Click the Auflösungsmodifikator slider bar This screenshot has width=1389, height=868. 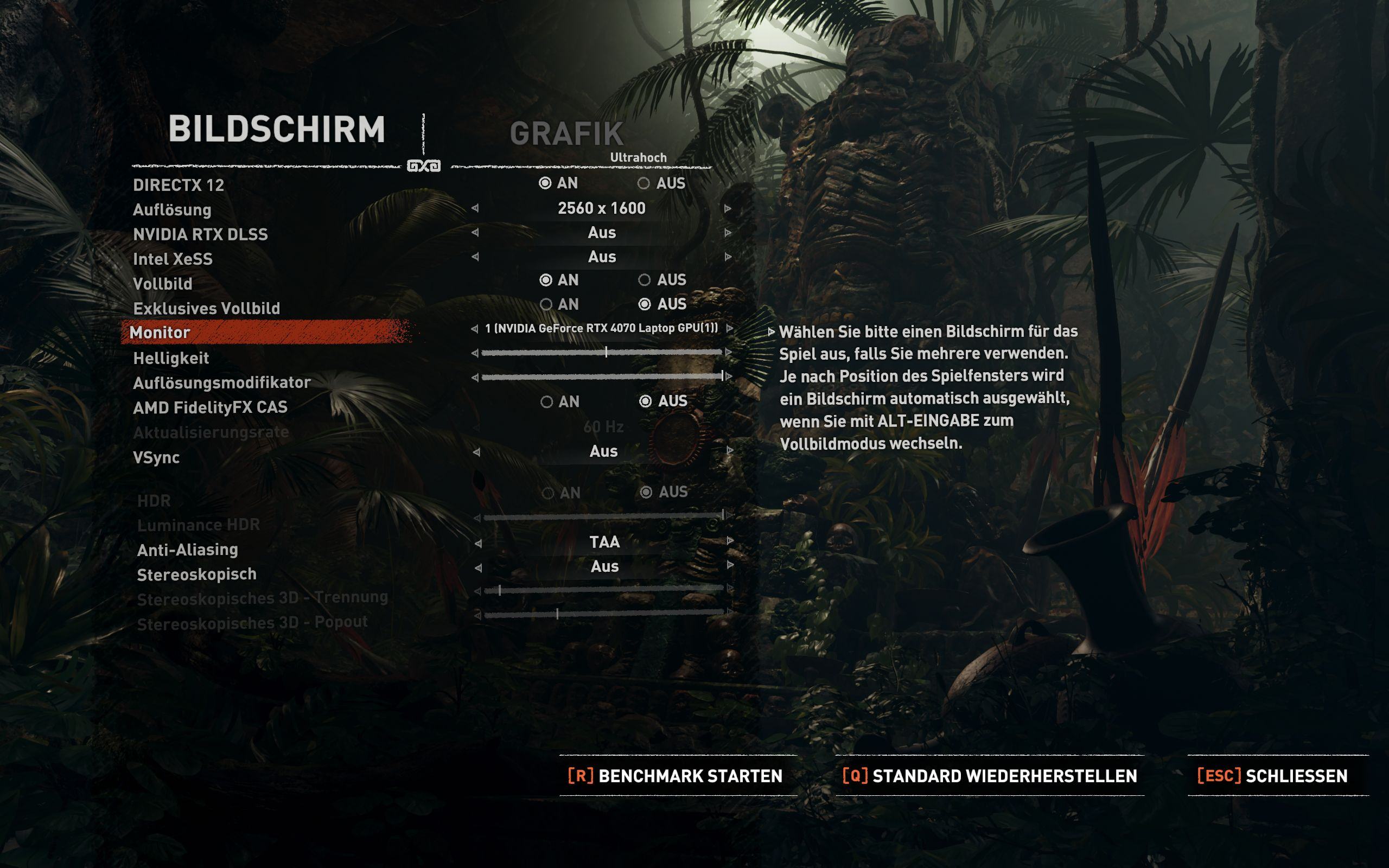602,376
